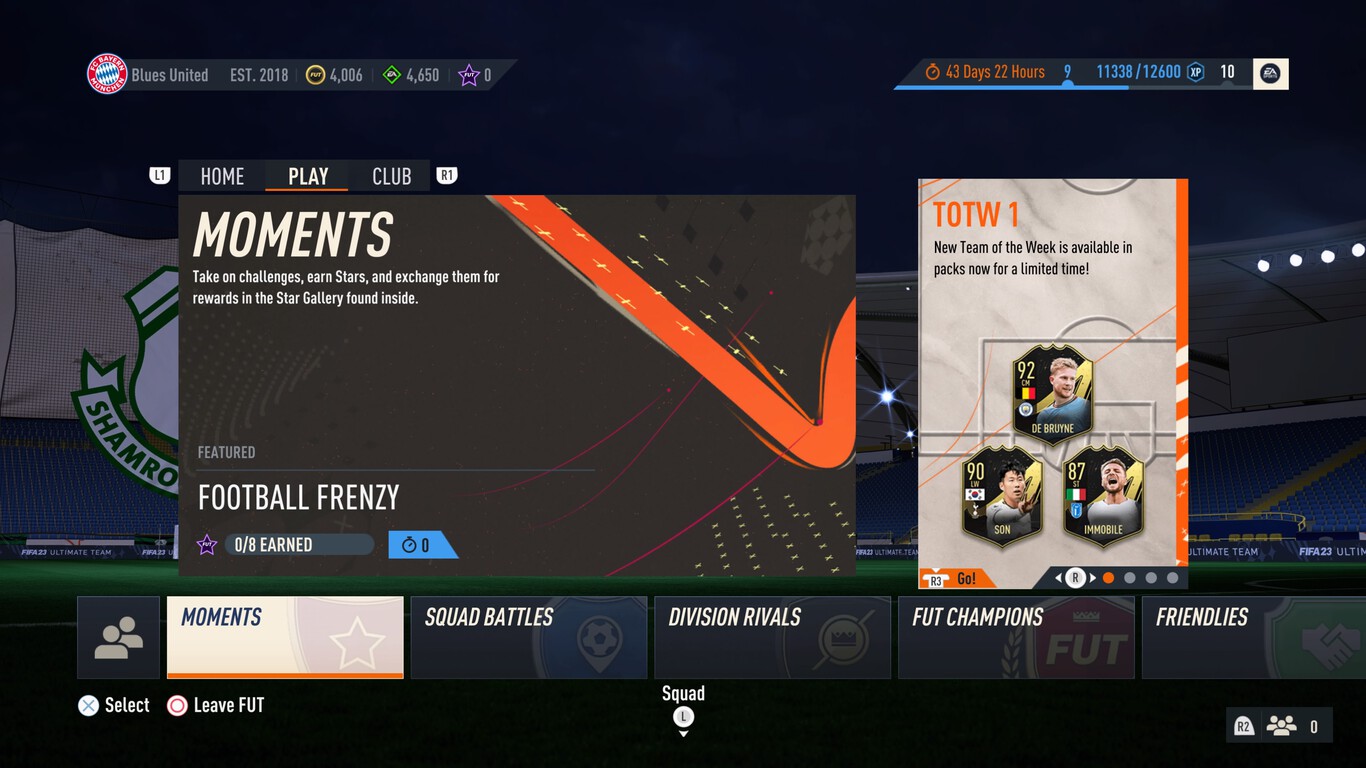Click the EA logo in the top corner

(1270, 72)
